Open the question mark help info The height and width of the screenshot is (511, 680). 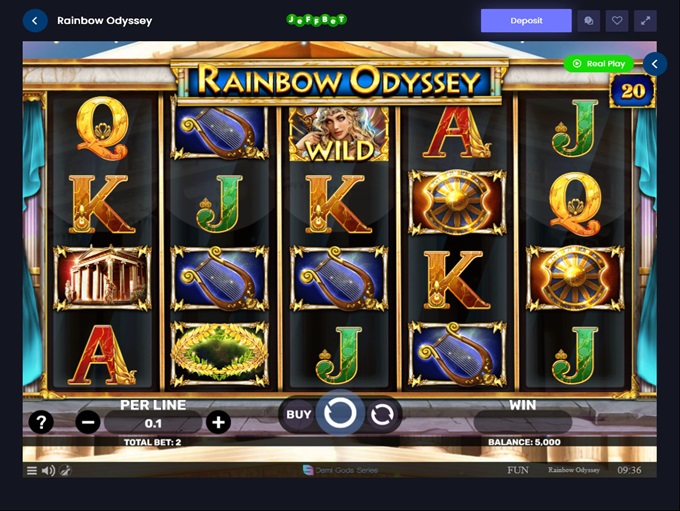[40, 422]
